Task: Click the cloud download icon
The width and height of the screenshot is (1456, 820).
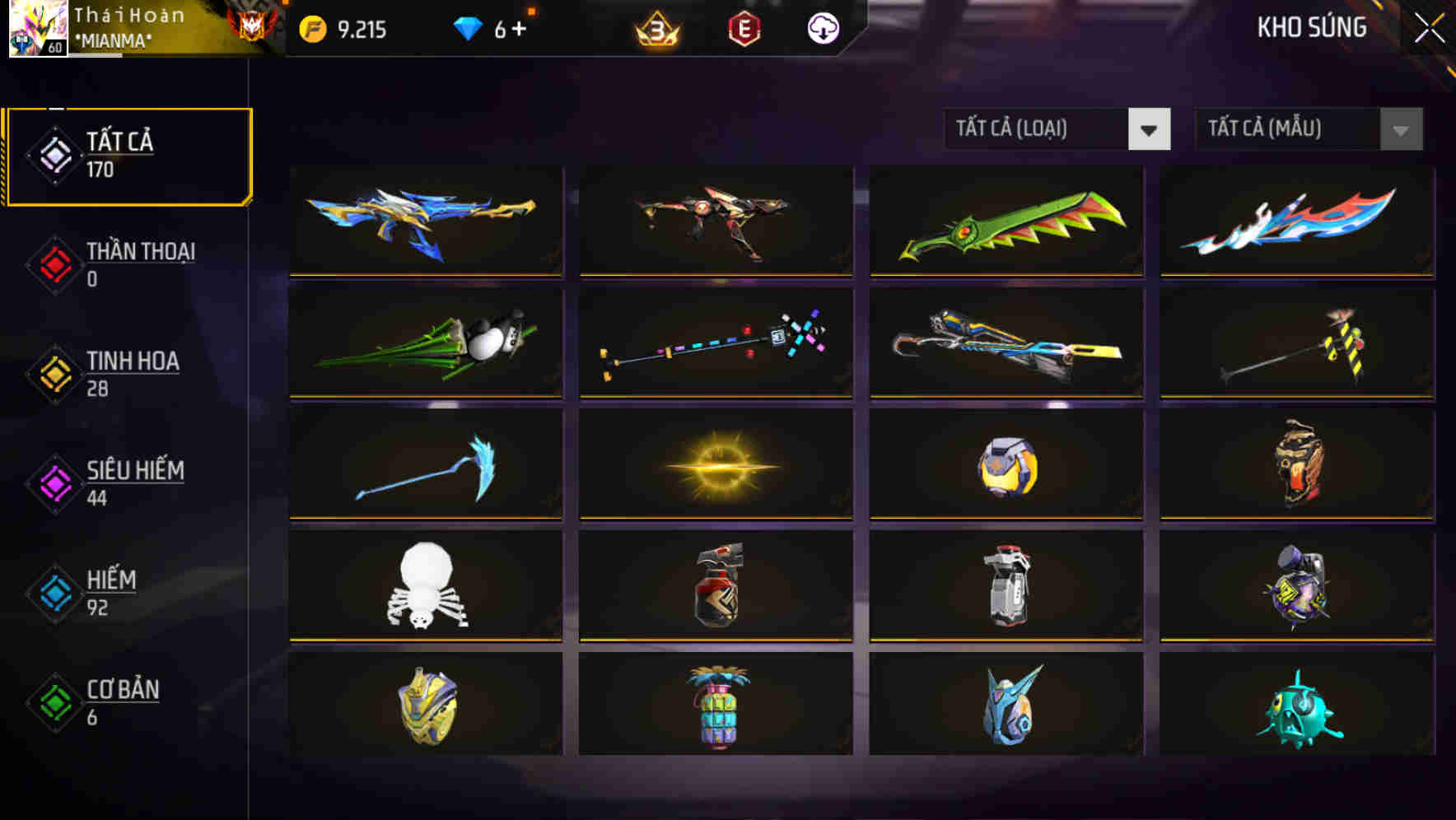Action: pyautogui.click(x=822, y=27)
